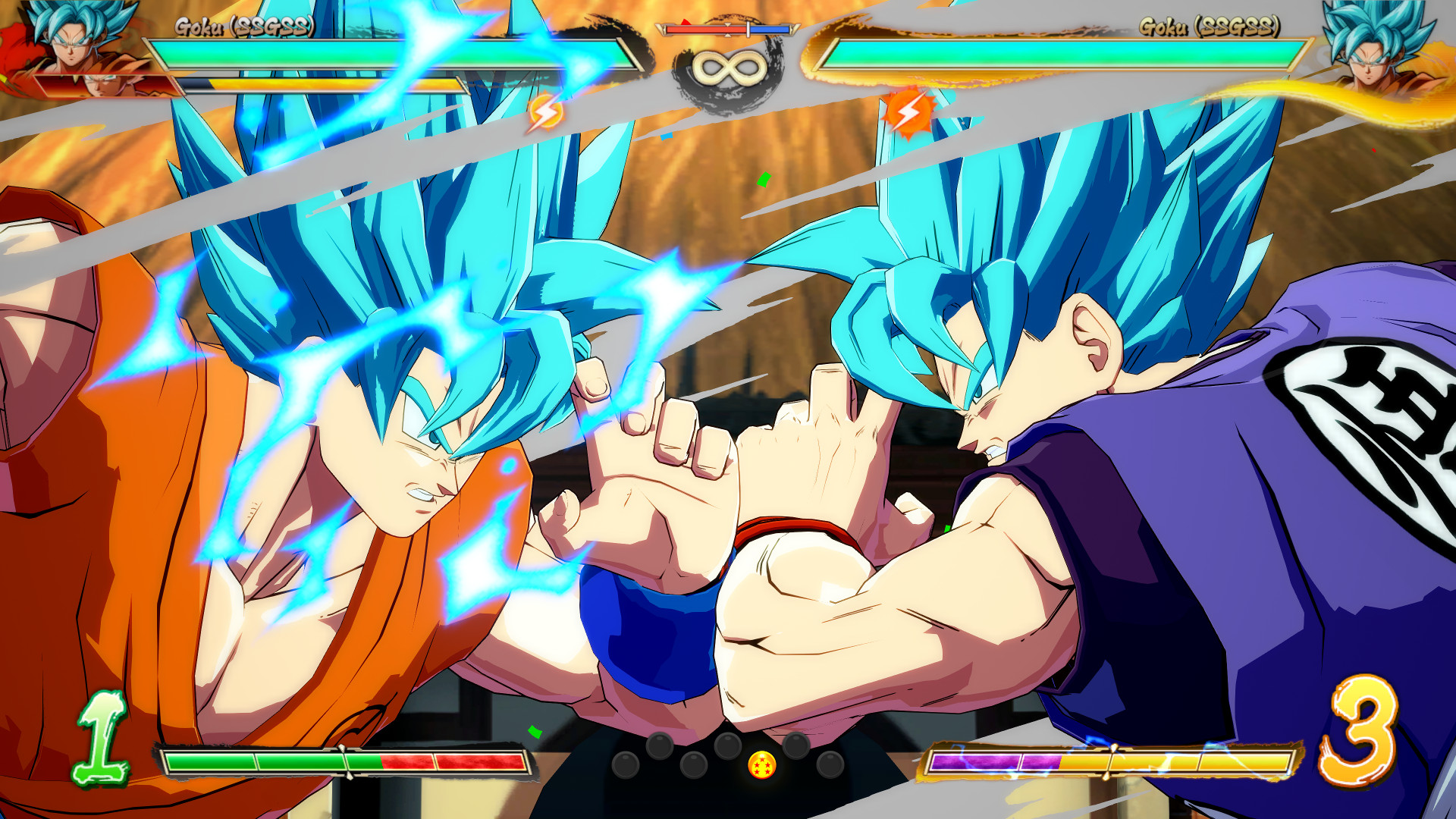Select the four-star Dragon Ball icon

pos(761,764)
